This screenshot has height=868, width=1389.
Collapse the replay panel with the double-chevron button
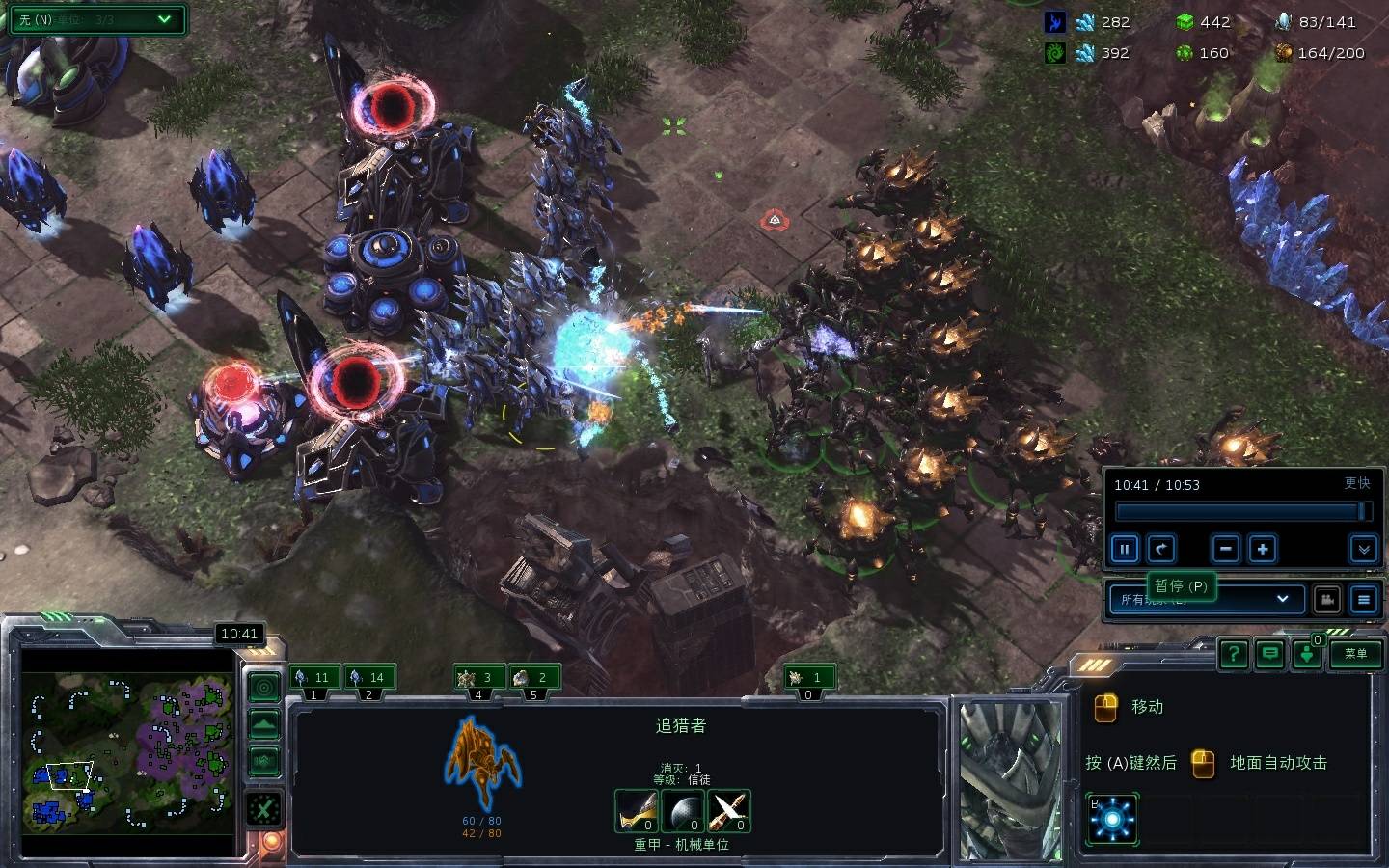(1363, 550)
